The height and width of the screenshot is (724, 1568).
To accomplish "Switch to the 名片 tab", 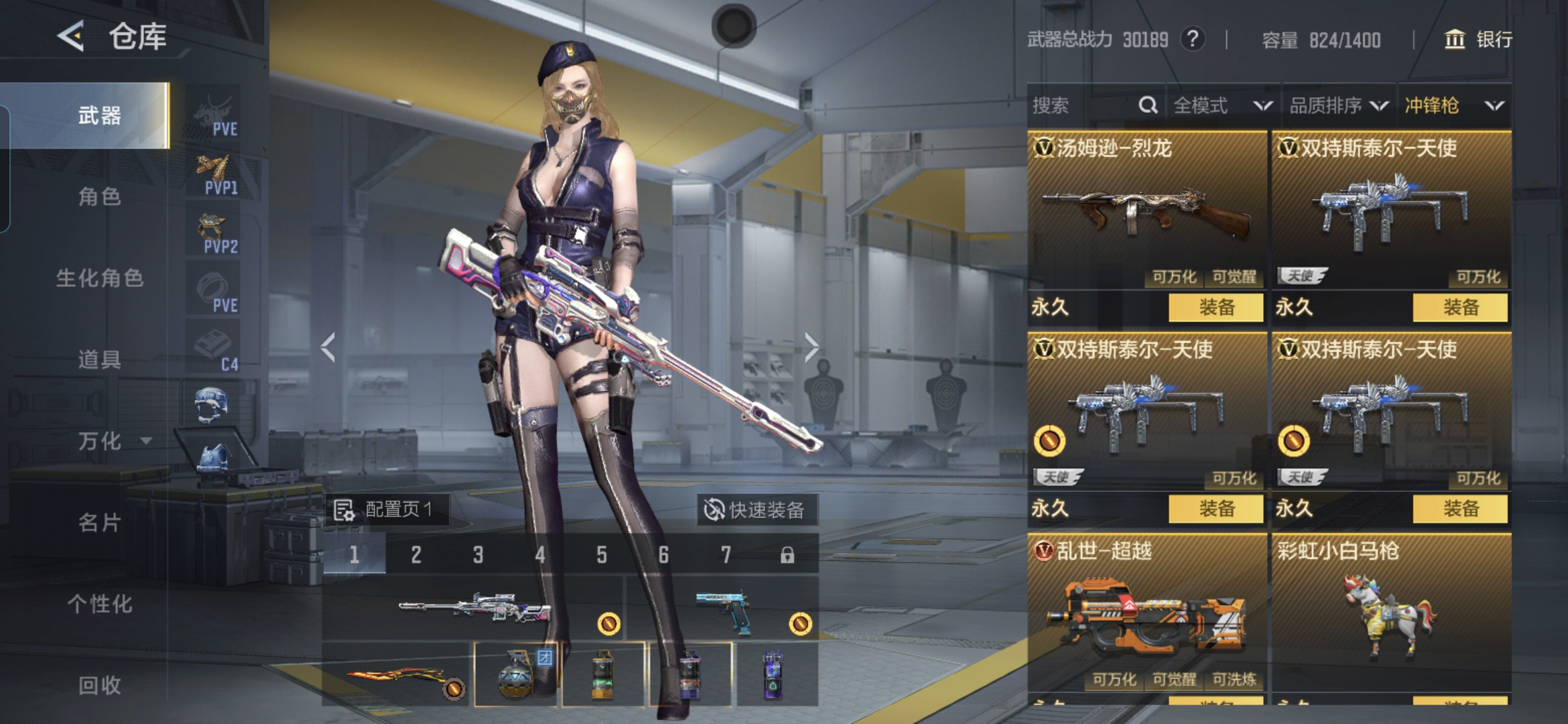I will point(99,522).
